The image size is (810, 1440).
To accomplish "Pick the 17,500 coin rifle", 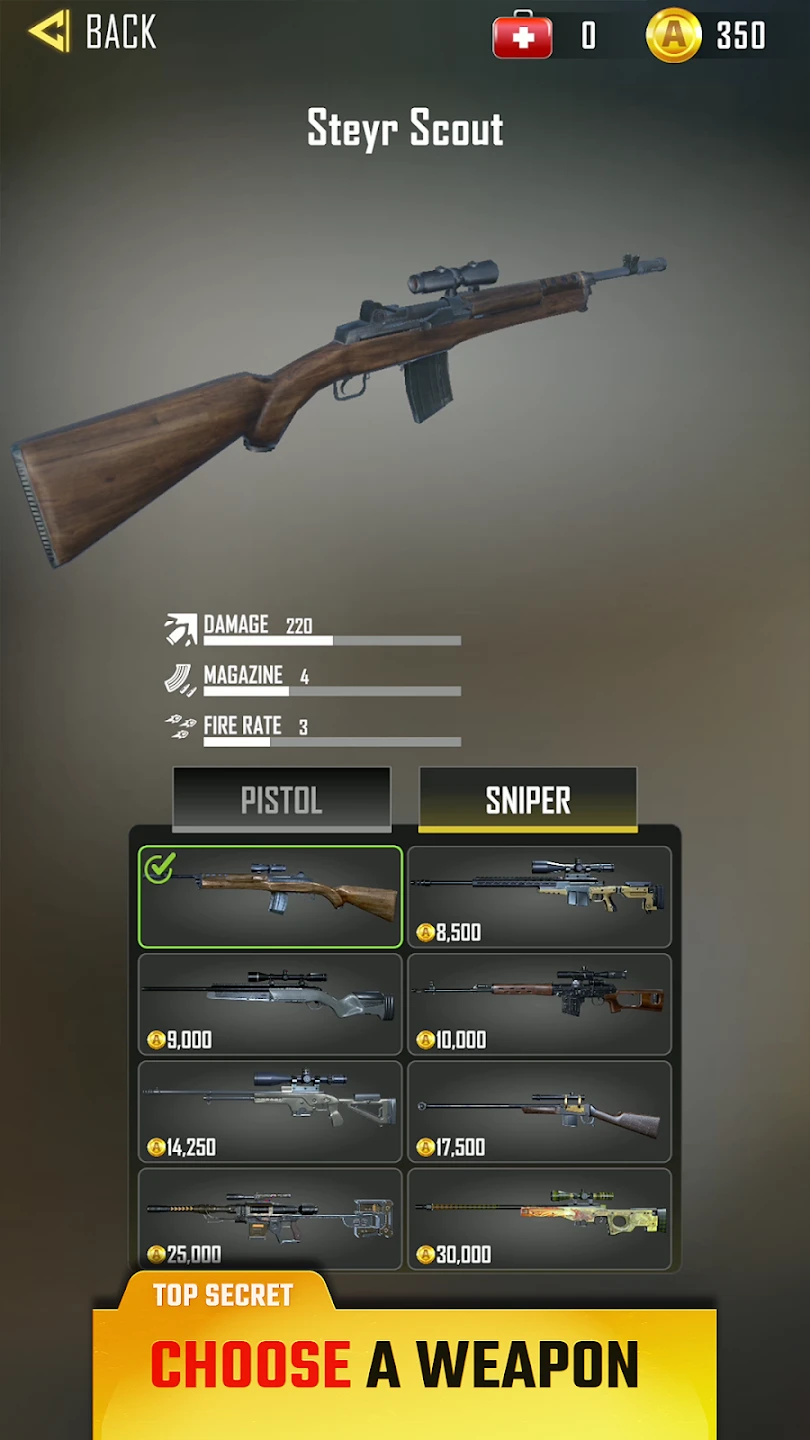I will pos(539,1111).
